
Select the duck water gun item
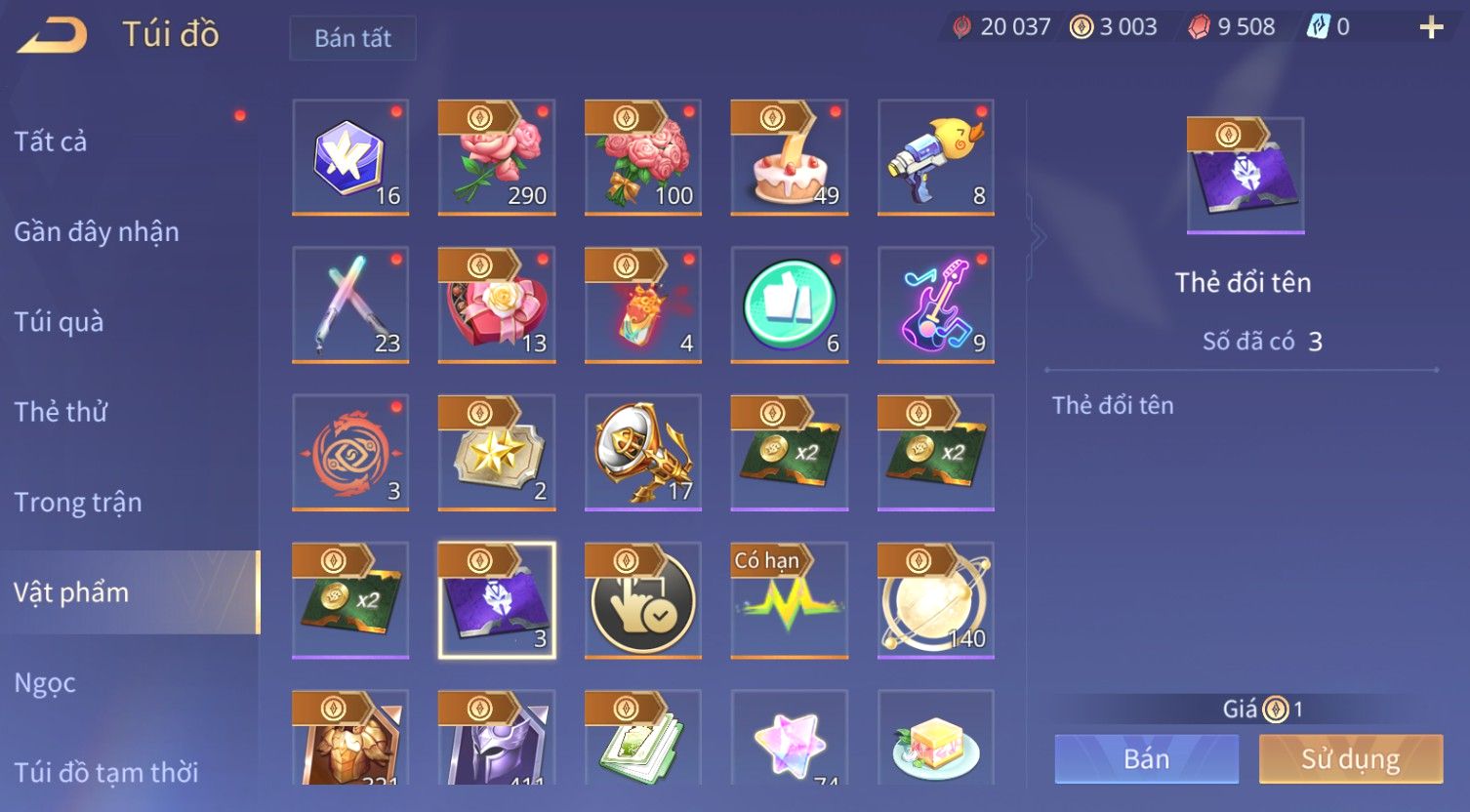pos(935,157)
